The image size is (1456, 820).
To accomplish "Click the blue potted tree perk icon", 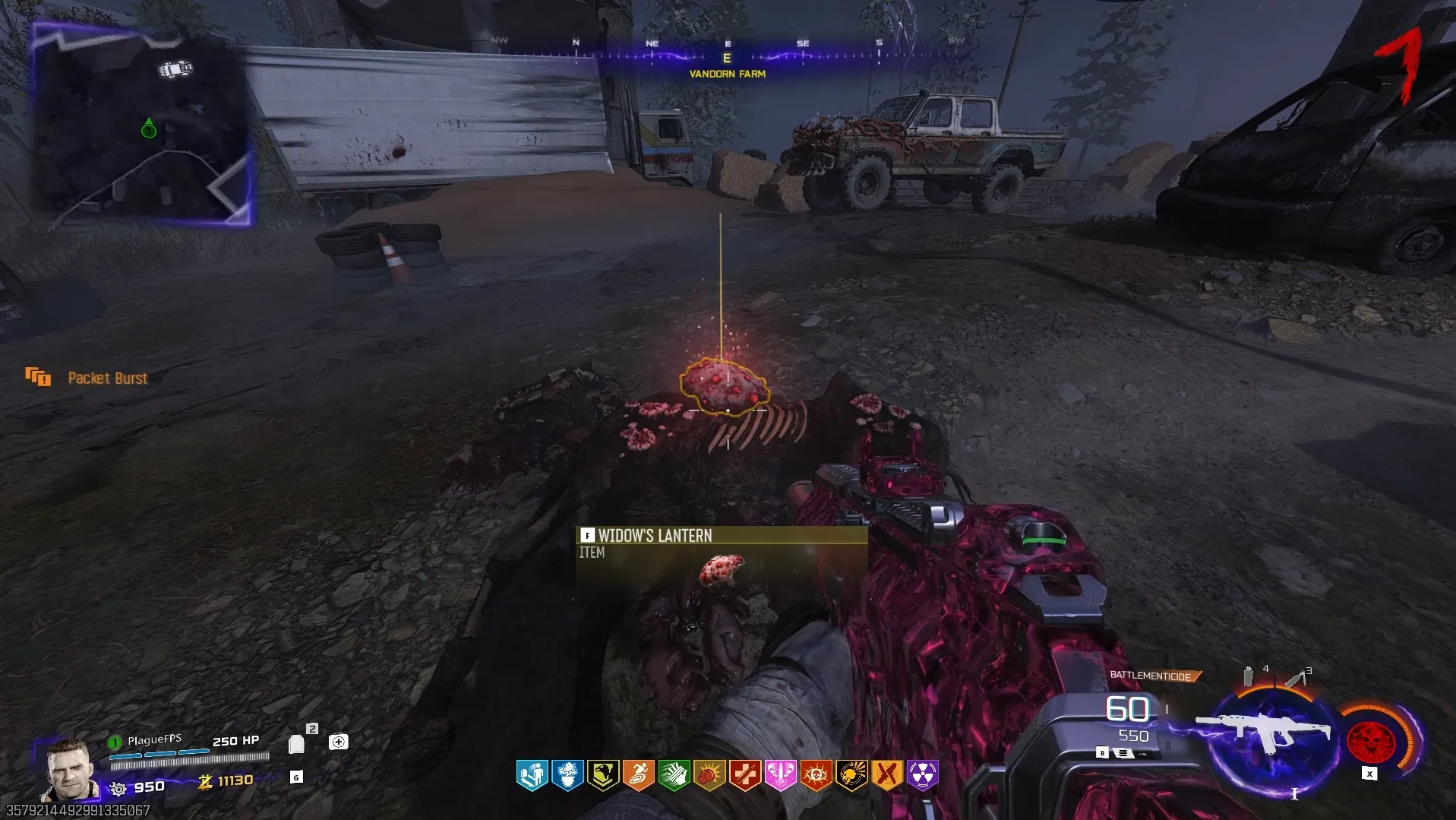I will coord(567,775).
